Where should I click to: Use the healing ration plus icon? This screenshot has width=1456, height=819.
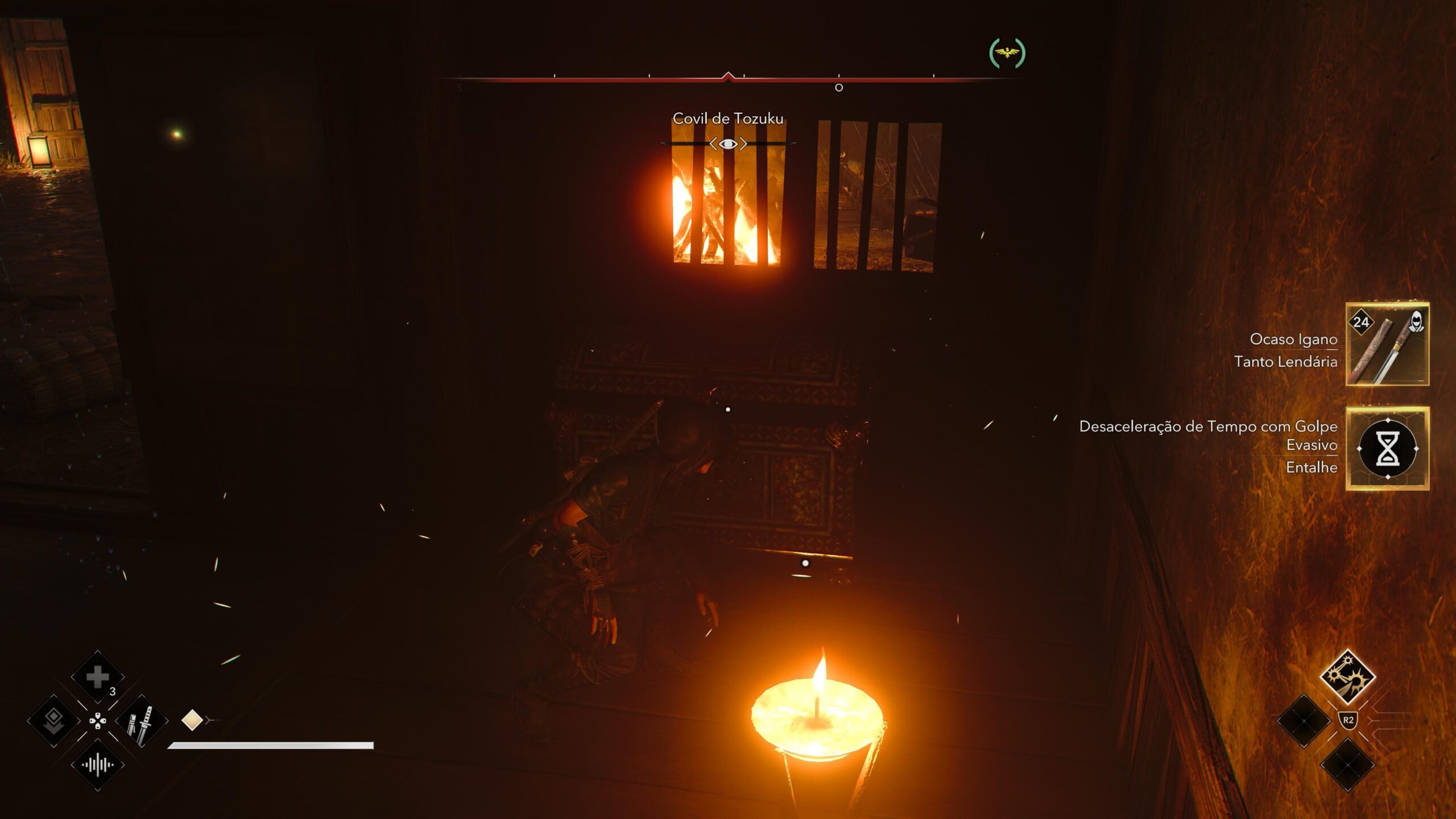click(97, 677)
